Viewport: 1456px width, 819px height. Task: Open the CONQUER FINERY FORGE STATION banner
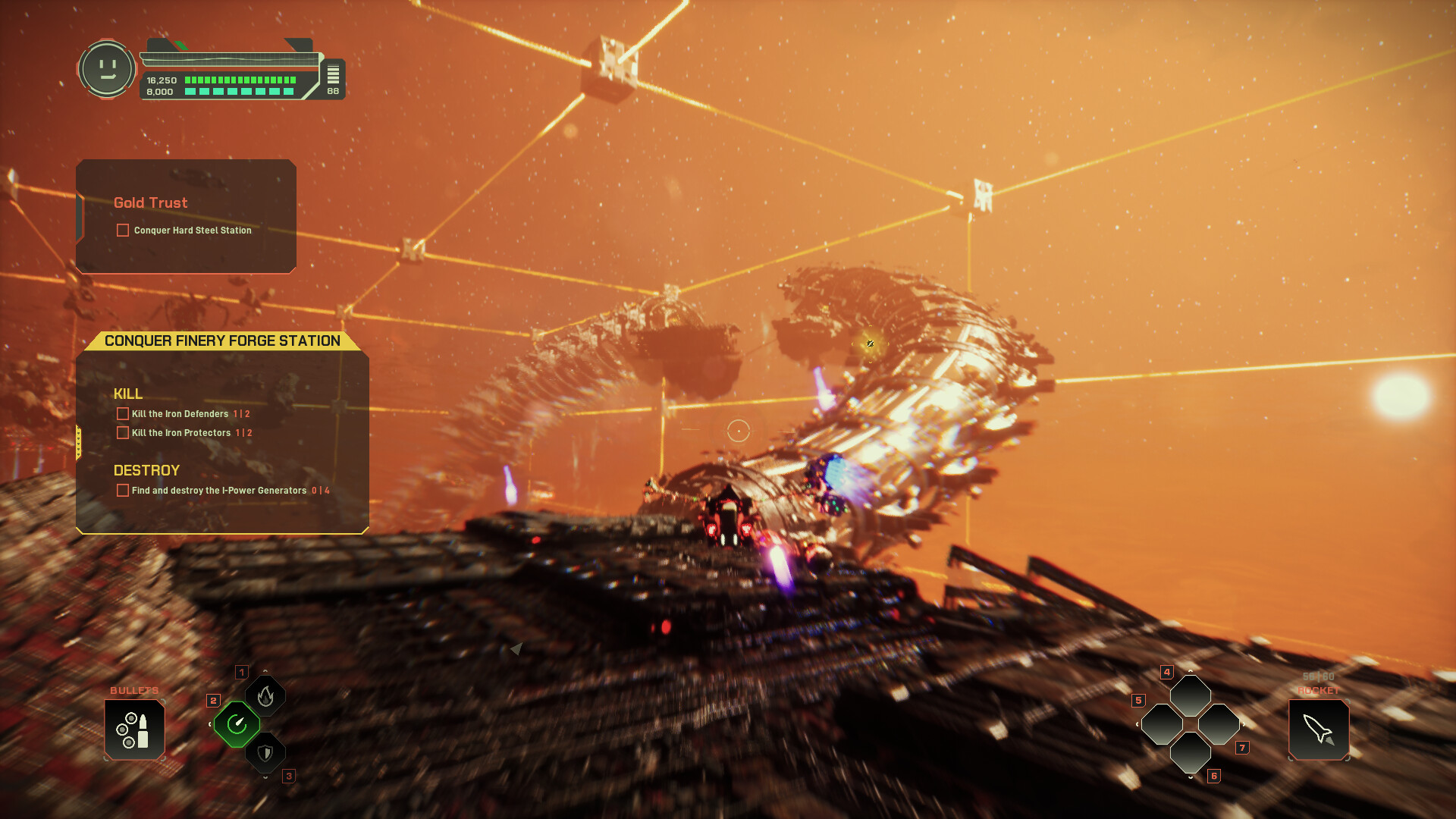click(222, 340)
